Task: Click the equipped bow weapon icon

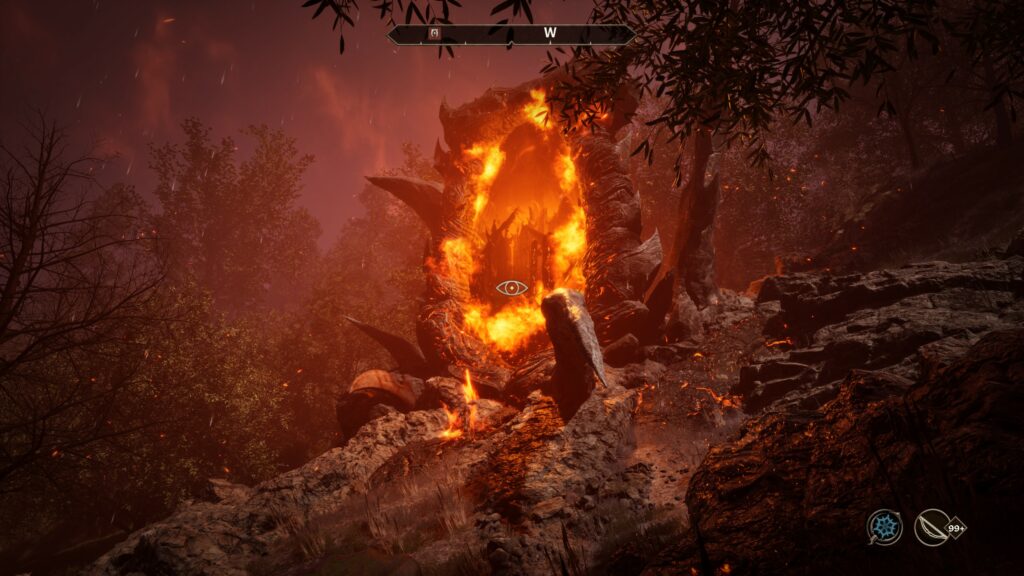Action: pos(931,527)
